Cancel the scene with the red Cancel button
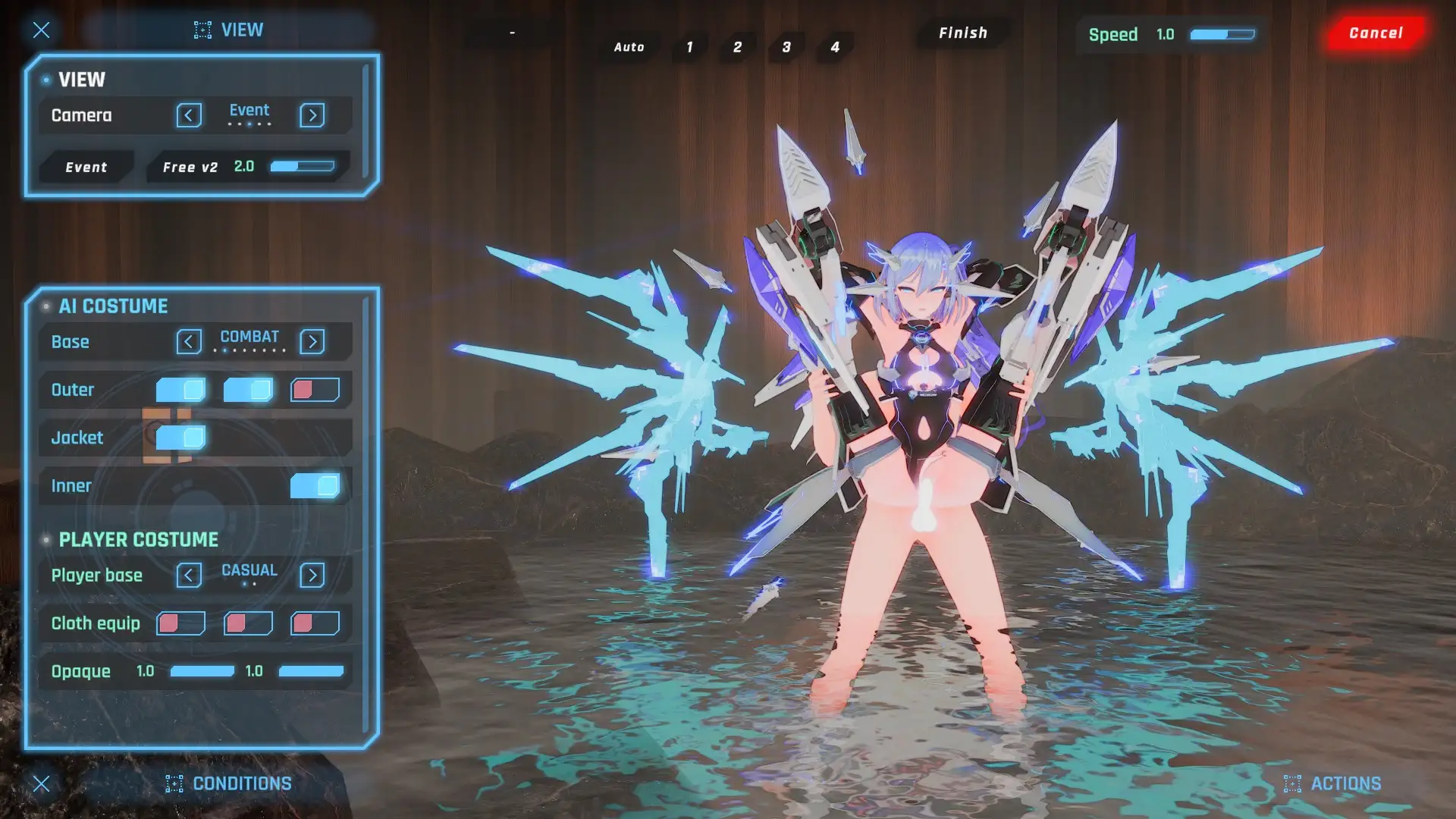 pos(1376,33)
